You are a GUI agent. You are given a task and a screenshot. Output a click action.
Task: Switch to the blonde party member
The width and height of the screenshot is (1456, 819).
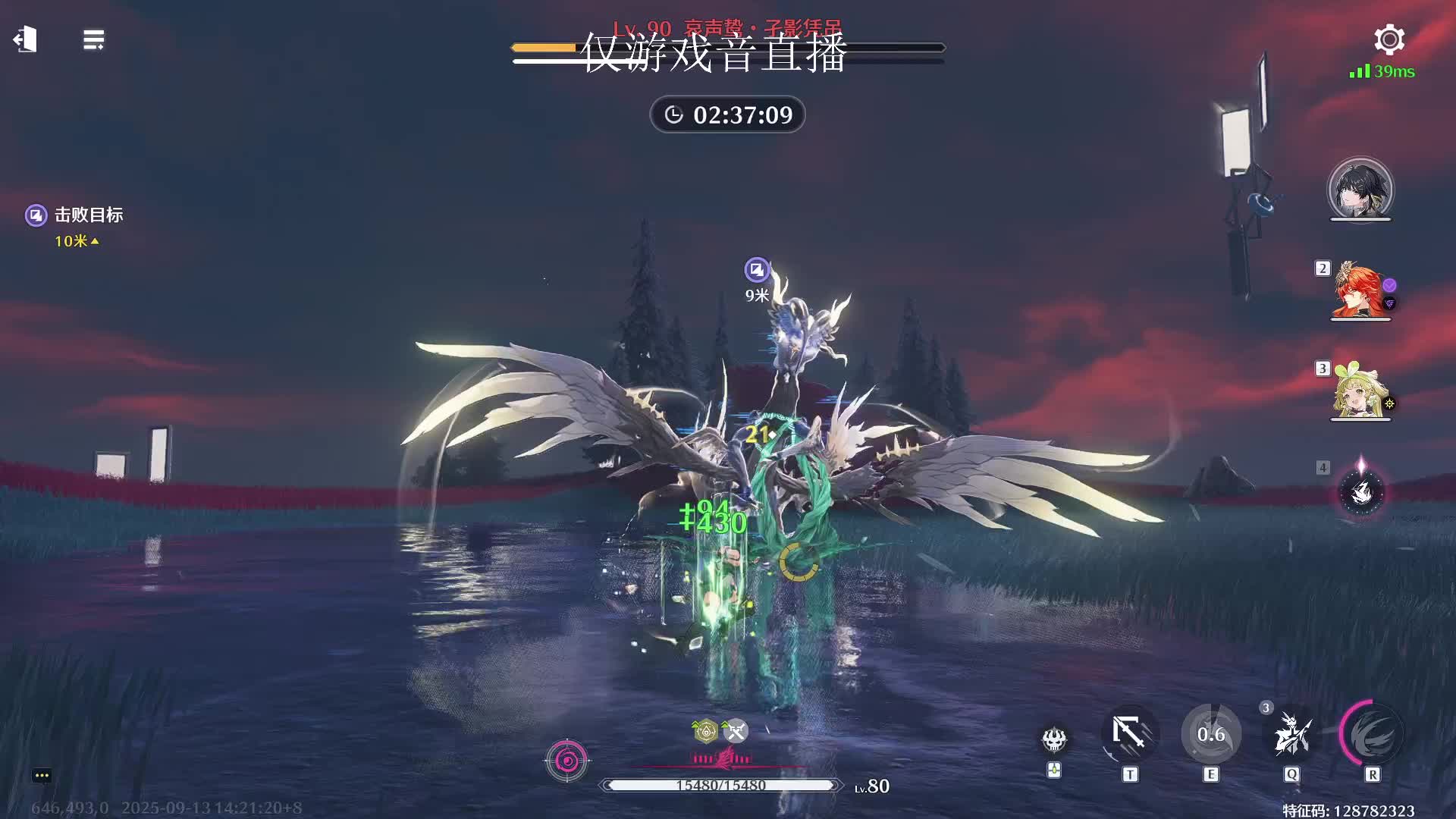coord(1360,391)
